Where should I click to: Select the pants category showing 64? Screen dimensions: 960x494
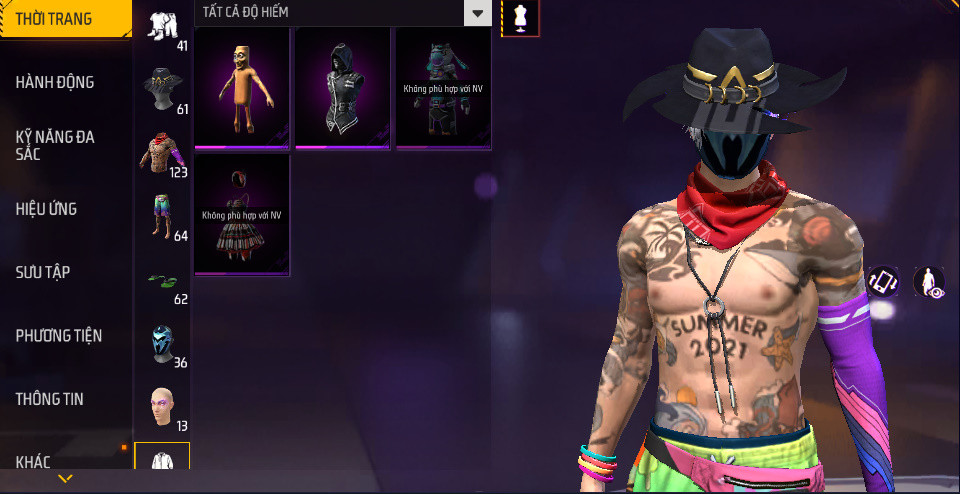[x=163, y=217]
